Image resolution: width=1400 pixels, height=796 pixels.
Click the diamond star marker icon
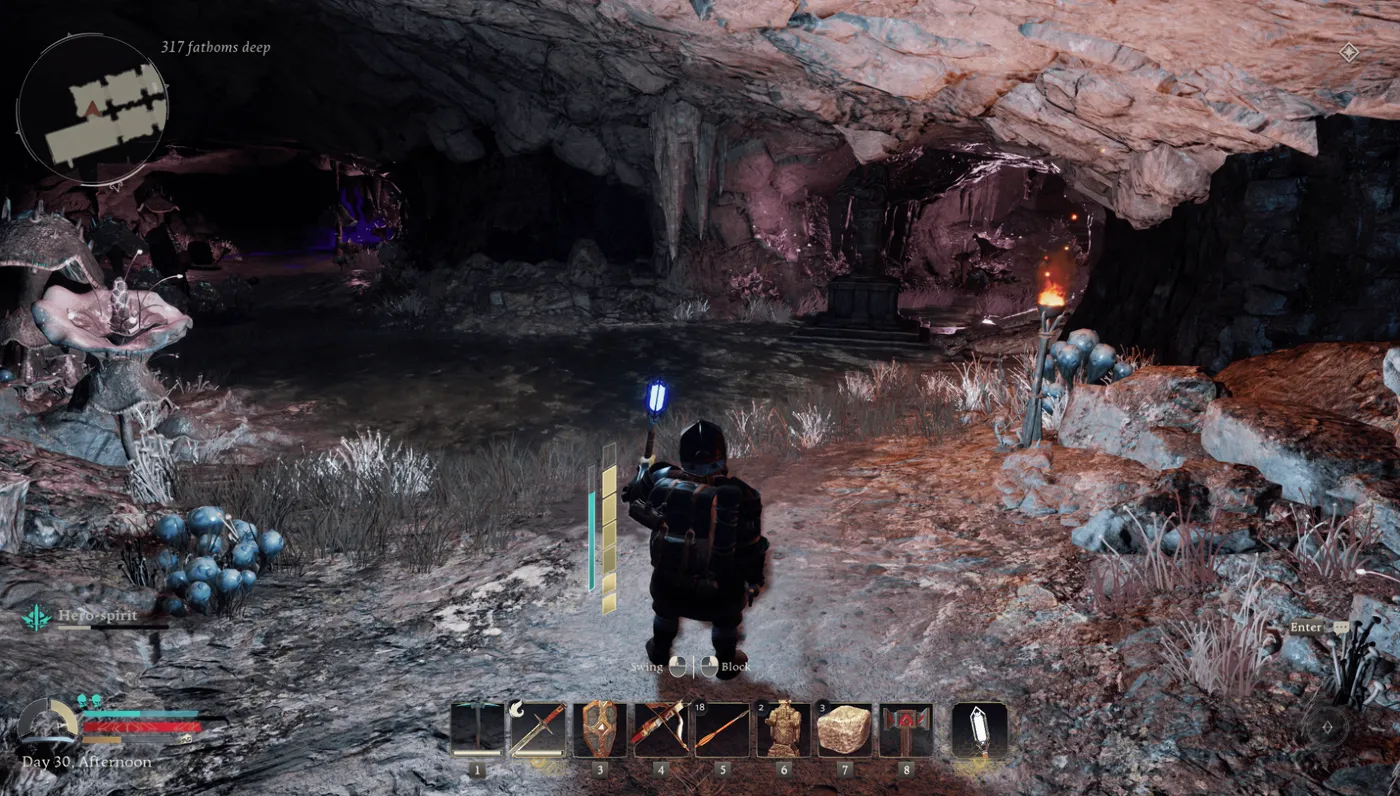[x=1349, y=52]
